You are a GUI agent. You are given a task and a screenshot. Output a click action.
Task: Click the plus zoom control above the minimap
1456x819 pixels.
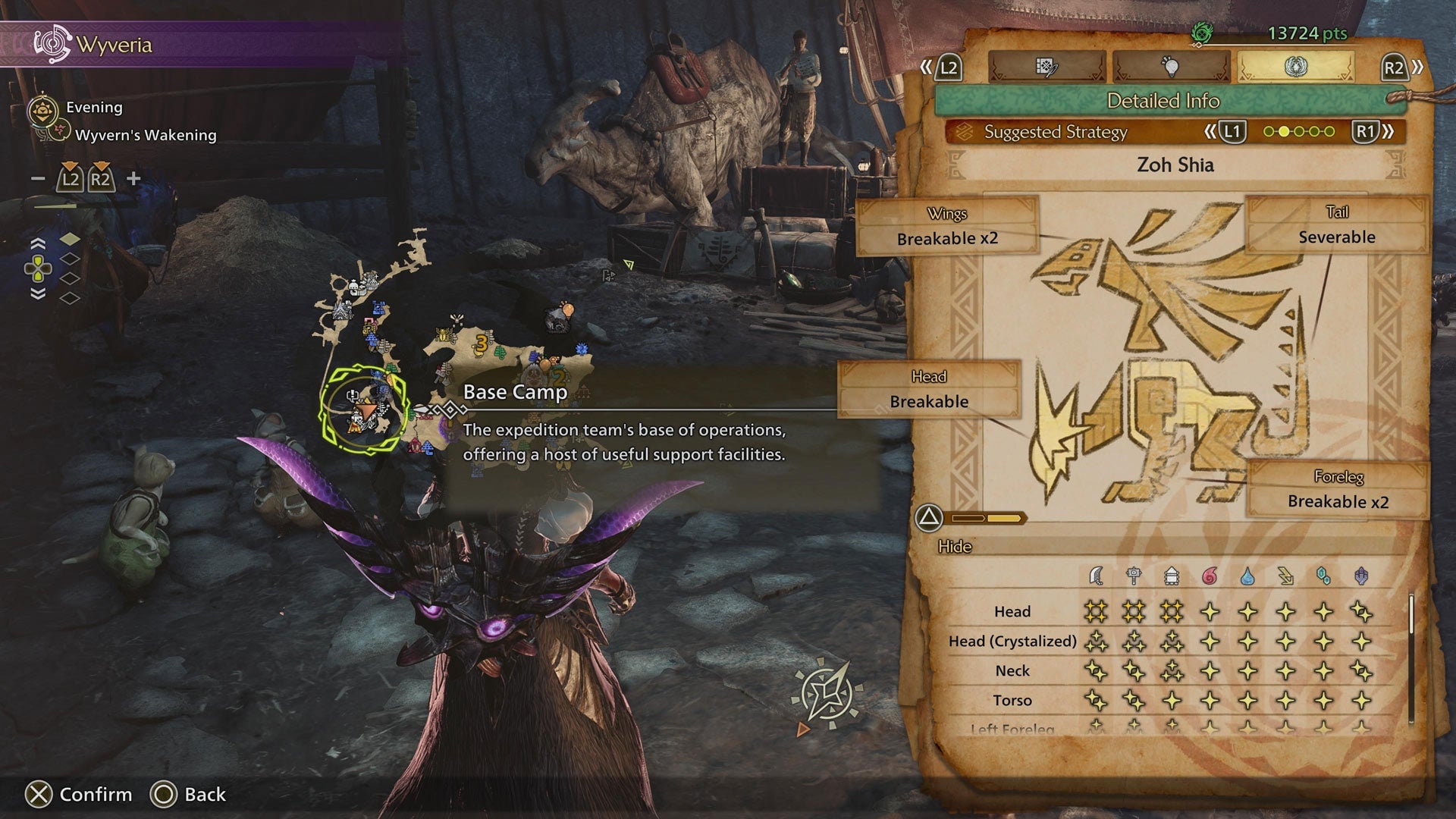point(133,178)
